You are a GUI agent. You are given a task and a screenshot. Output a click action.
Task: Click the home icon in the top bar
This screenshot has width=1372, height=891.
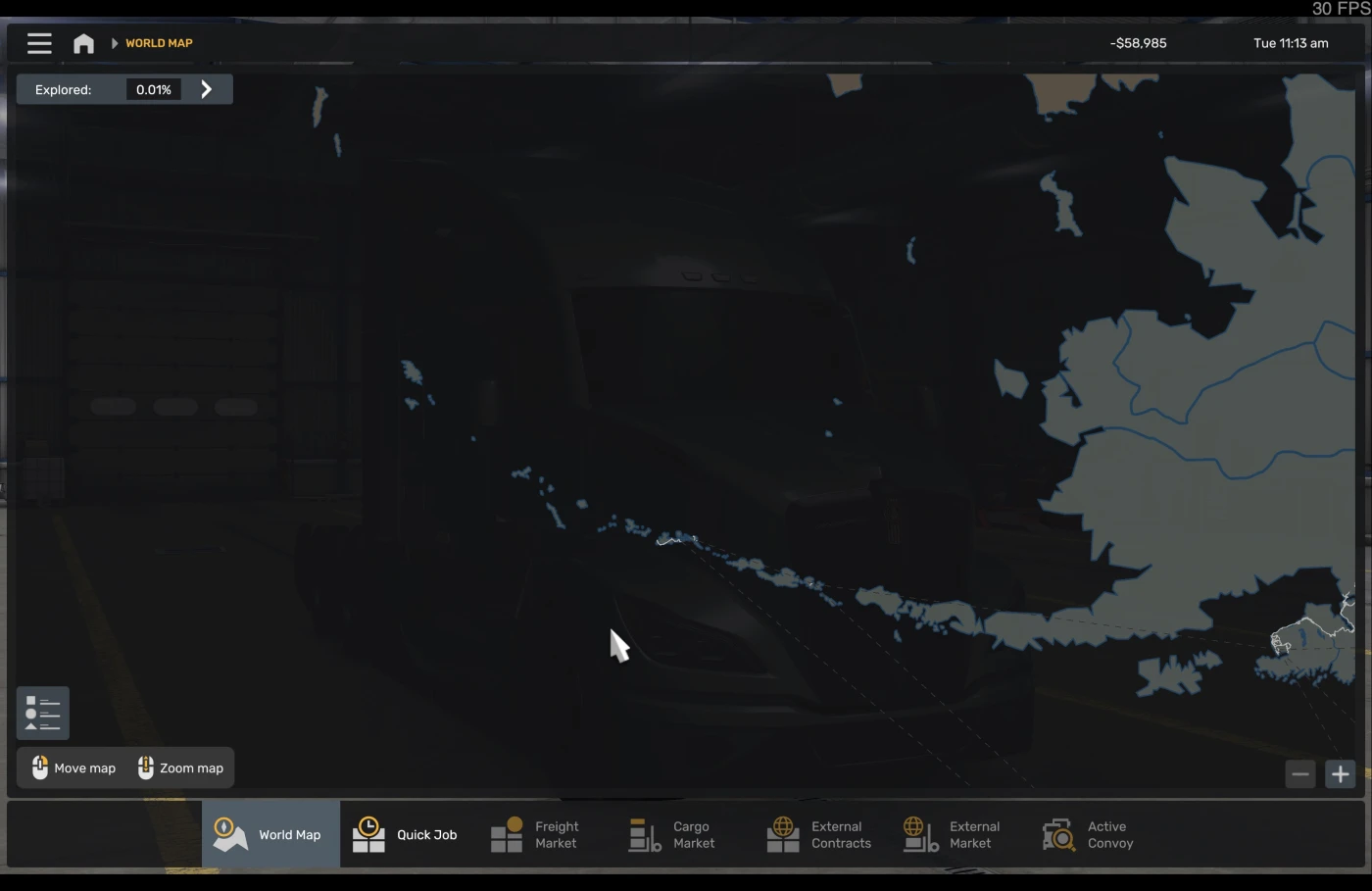[83, 43]
